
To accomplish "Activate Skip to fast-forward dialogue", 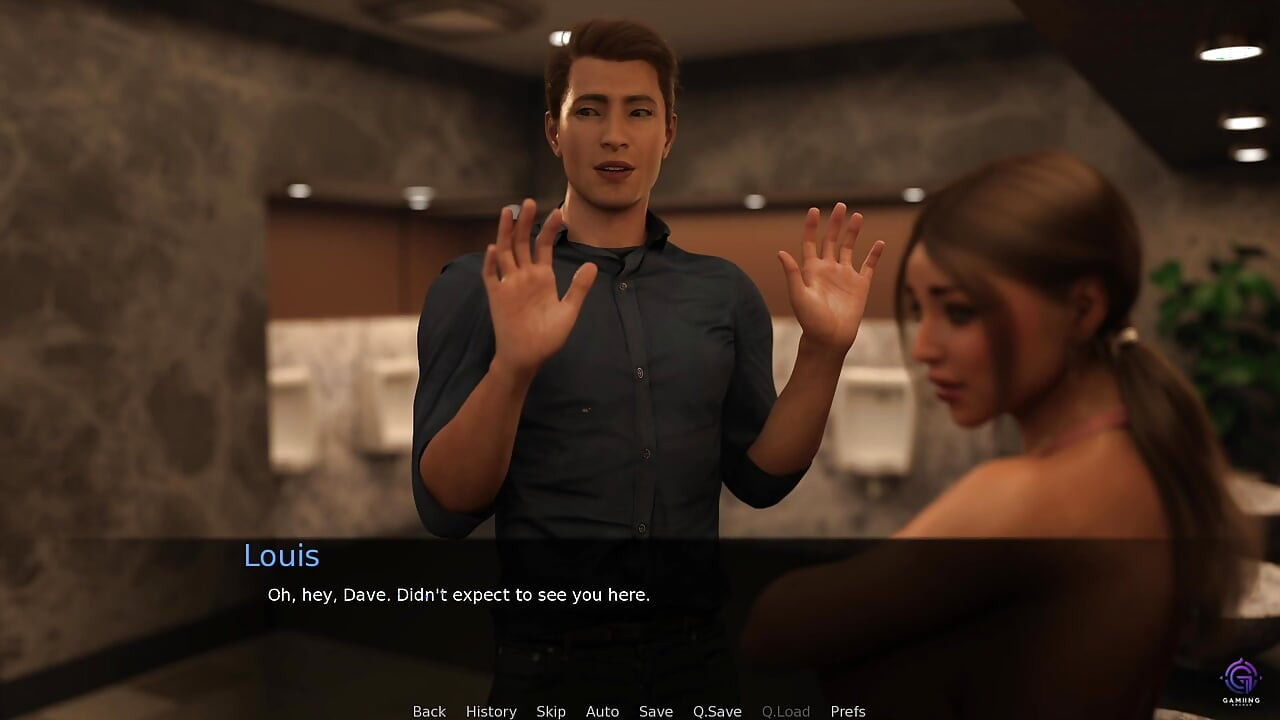I will (x=551, y=711).
